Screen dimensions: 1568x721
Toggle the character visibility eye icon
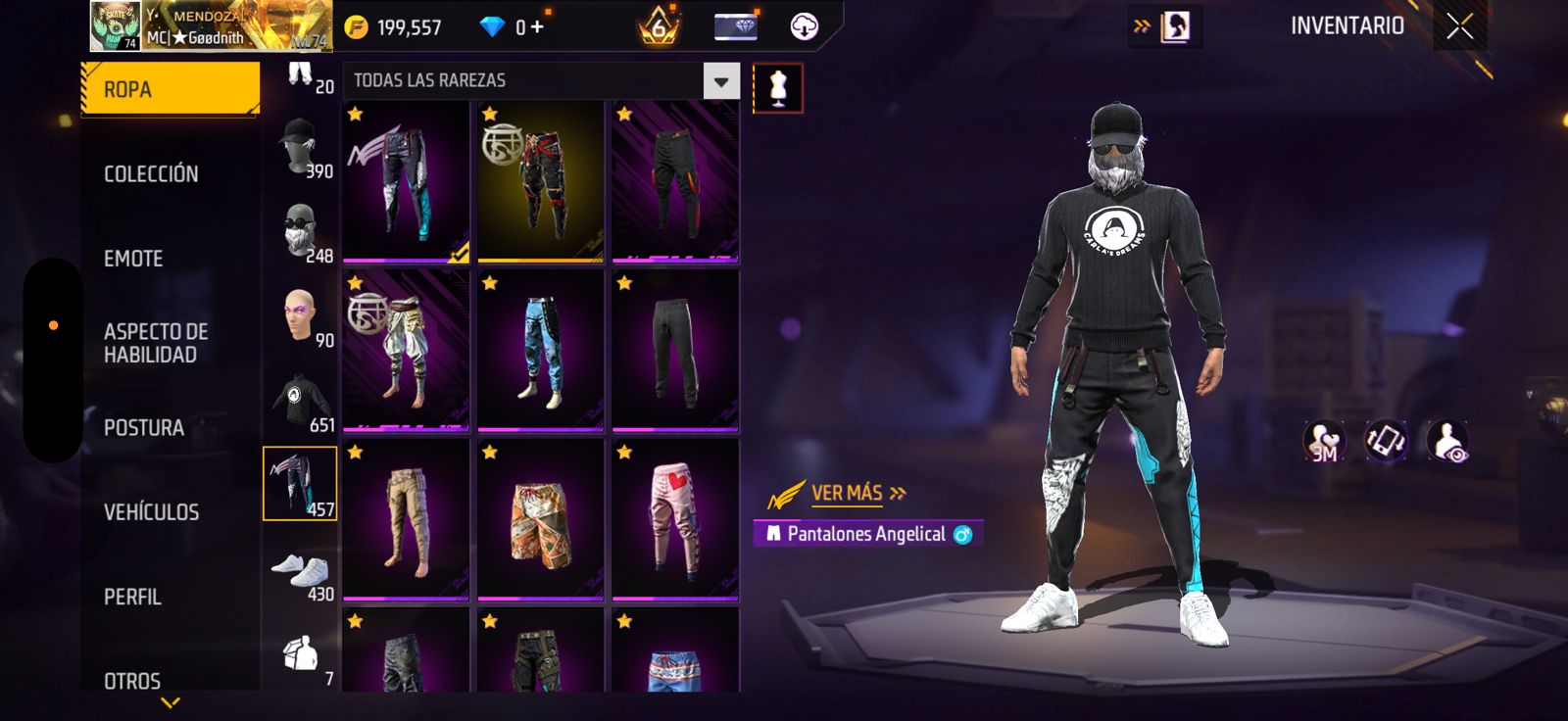(x=1447, y=442)
